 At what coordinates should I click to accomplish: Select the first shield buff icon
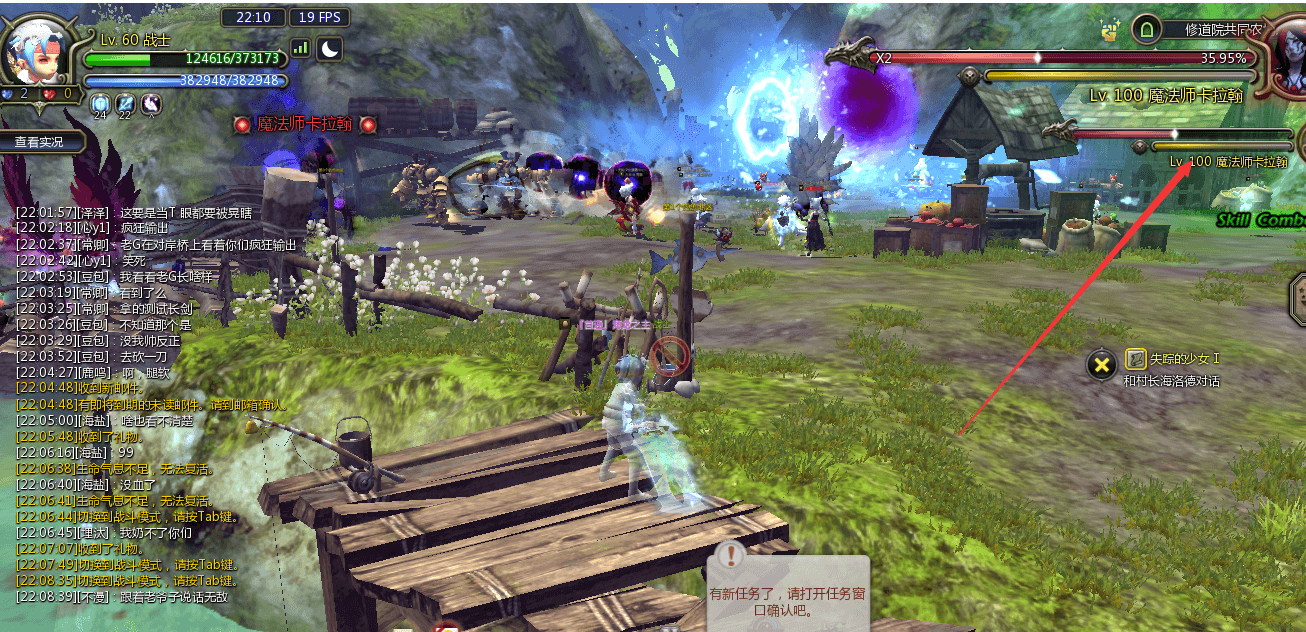[x=100, y=102]
